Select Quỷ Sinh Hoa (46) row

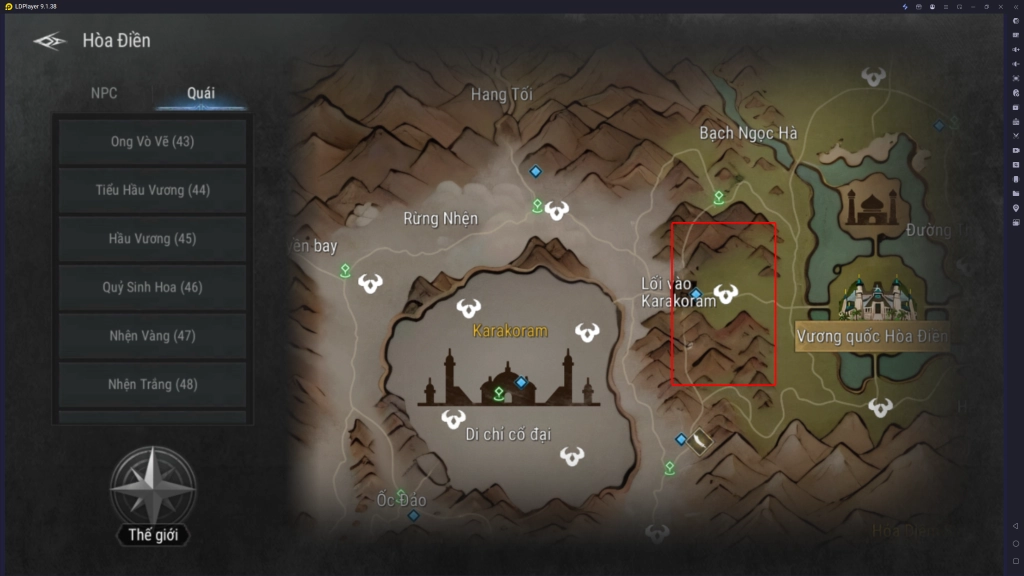[x=153, y=287]
